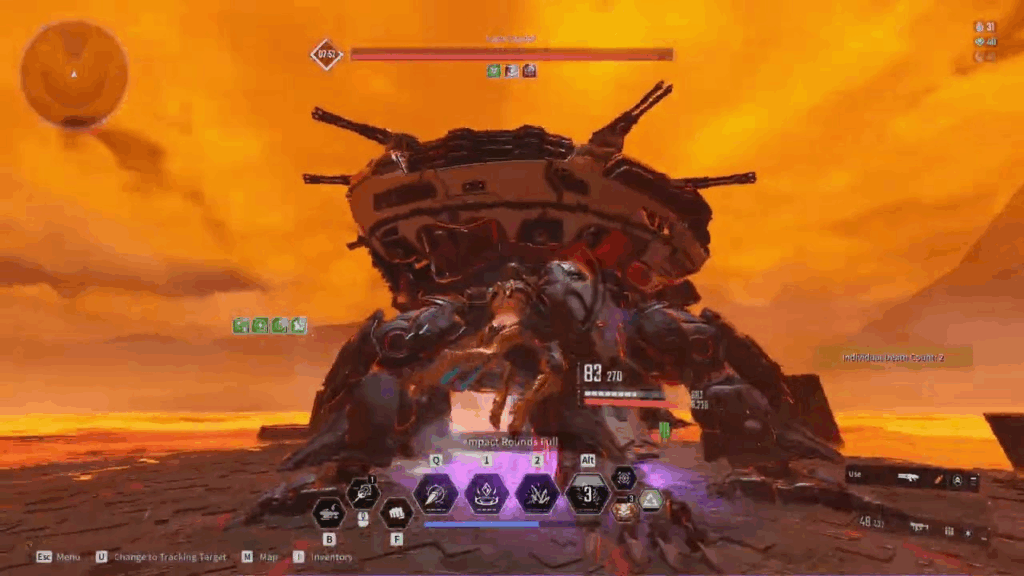Viewport: 1024px width, 576px height.
Task: Trigger the ground spikes ability icon
Action: 537,494
